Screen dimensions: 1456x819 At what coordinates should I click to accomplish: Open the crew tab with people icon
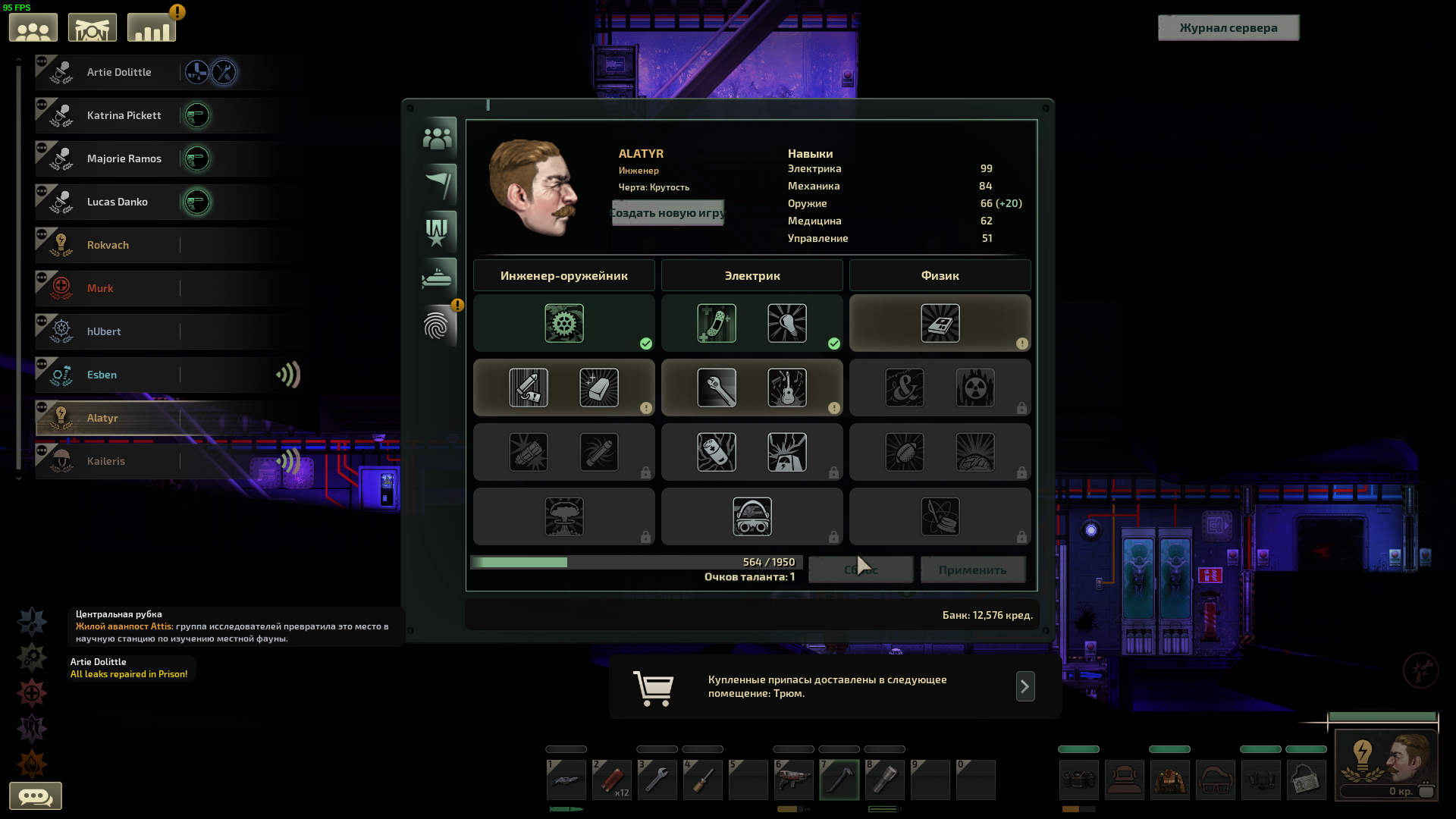tap(438, 138)
